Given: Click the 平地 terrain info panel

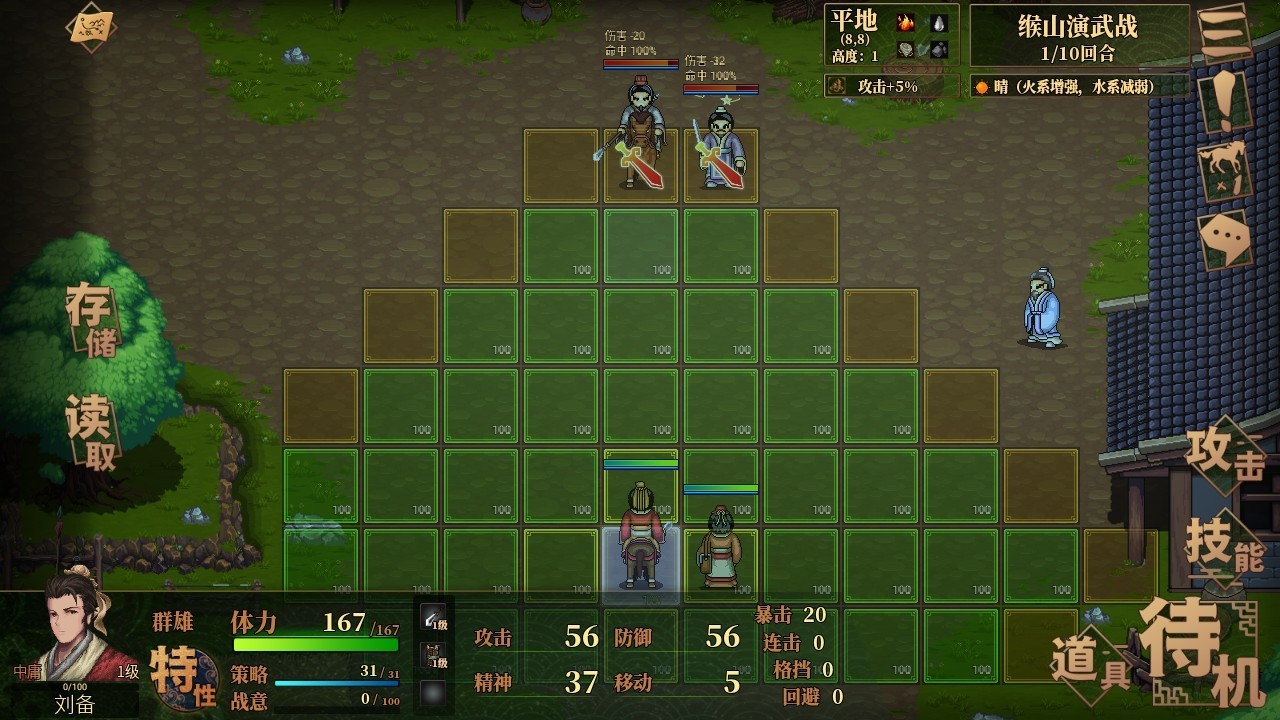Looking at the screenshot, I should click(x=892, y=36).
